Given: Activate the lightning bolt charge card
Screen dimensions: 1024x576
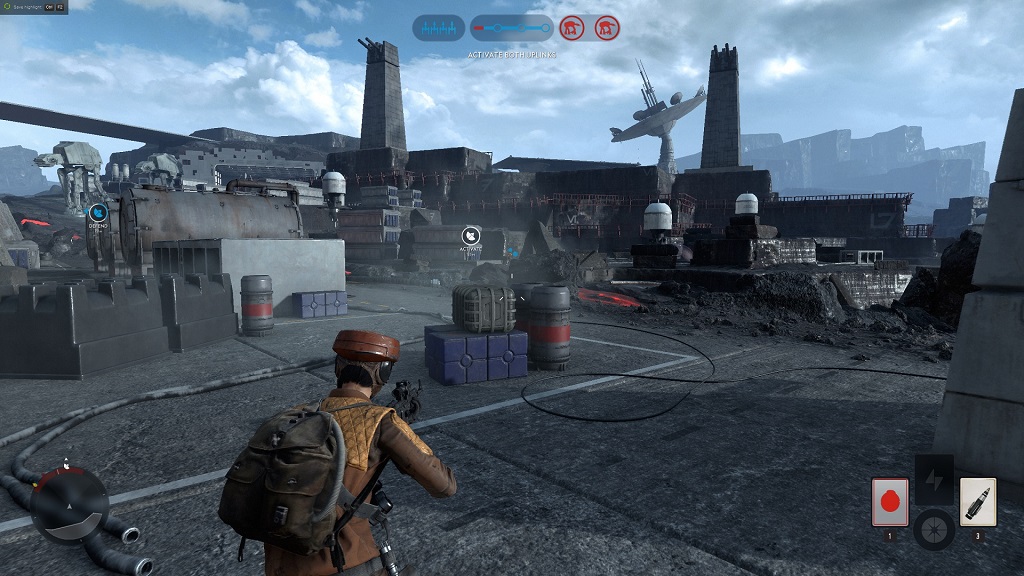Looking at the screenshot, I should (934, 480).
